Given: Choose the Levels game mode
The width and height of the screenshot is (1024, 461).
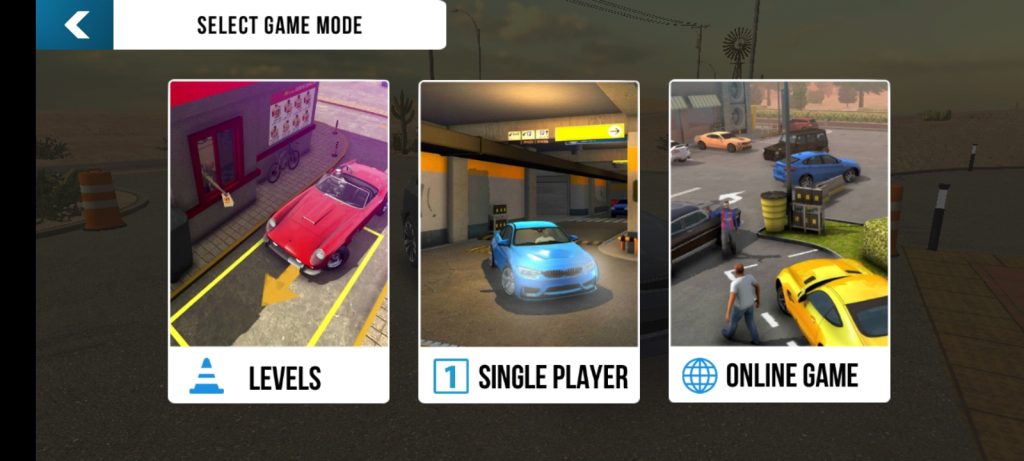Looking at the screenshot, I should tap(278, 241).
